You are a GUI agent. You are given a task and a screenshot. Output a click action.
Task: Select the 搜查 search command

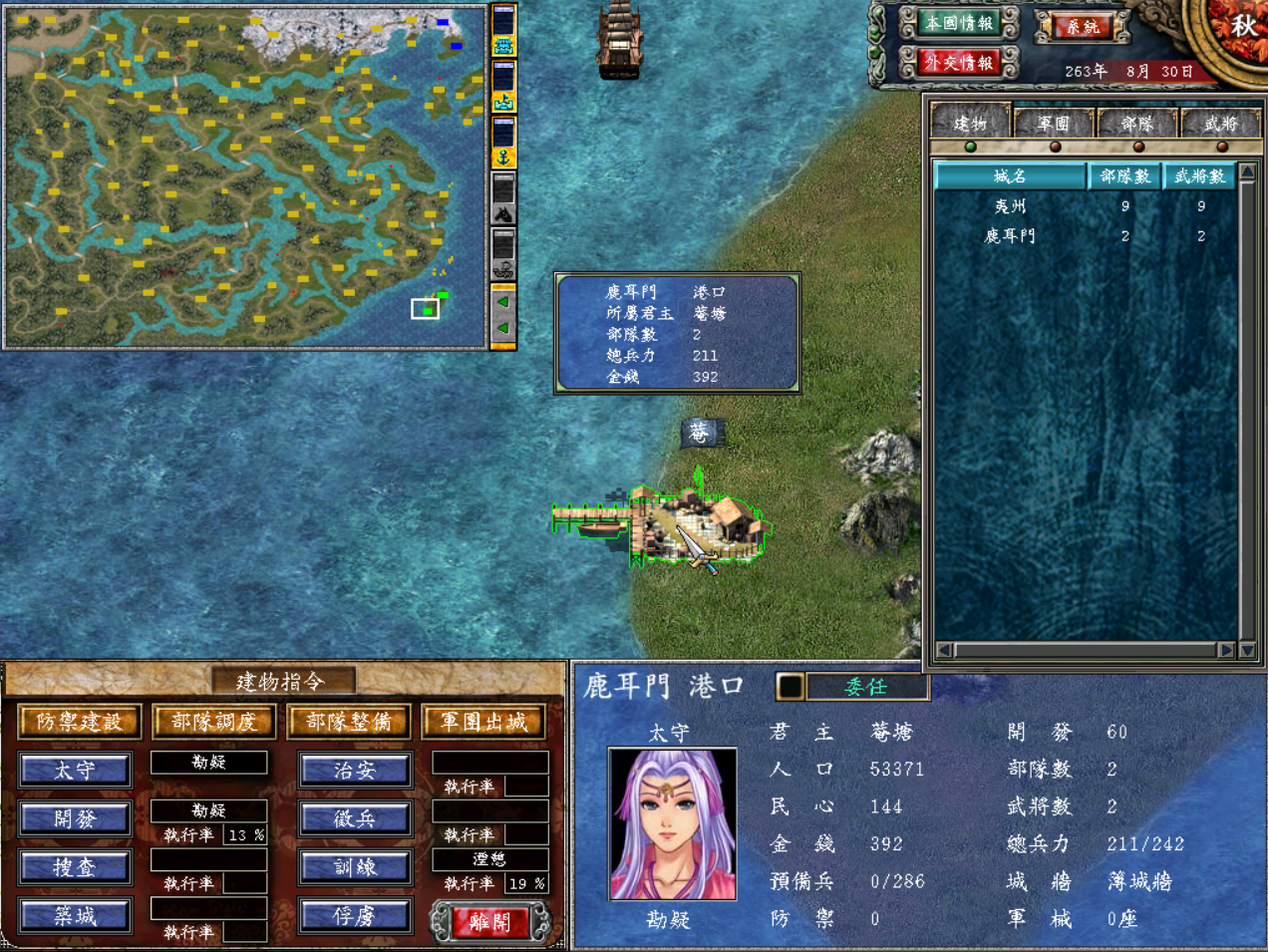(75, 867)
